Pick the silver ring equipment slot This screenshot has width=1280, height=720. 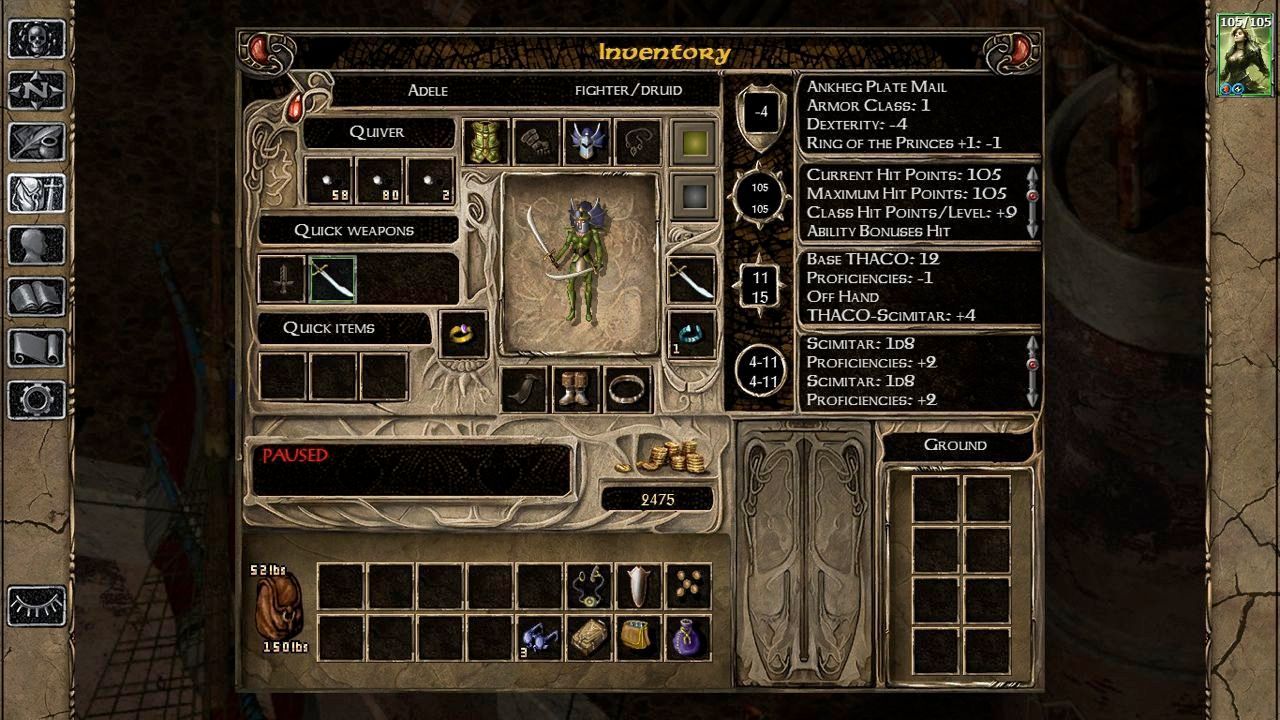pyautogui.click(x=627, y=389)
